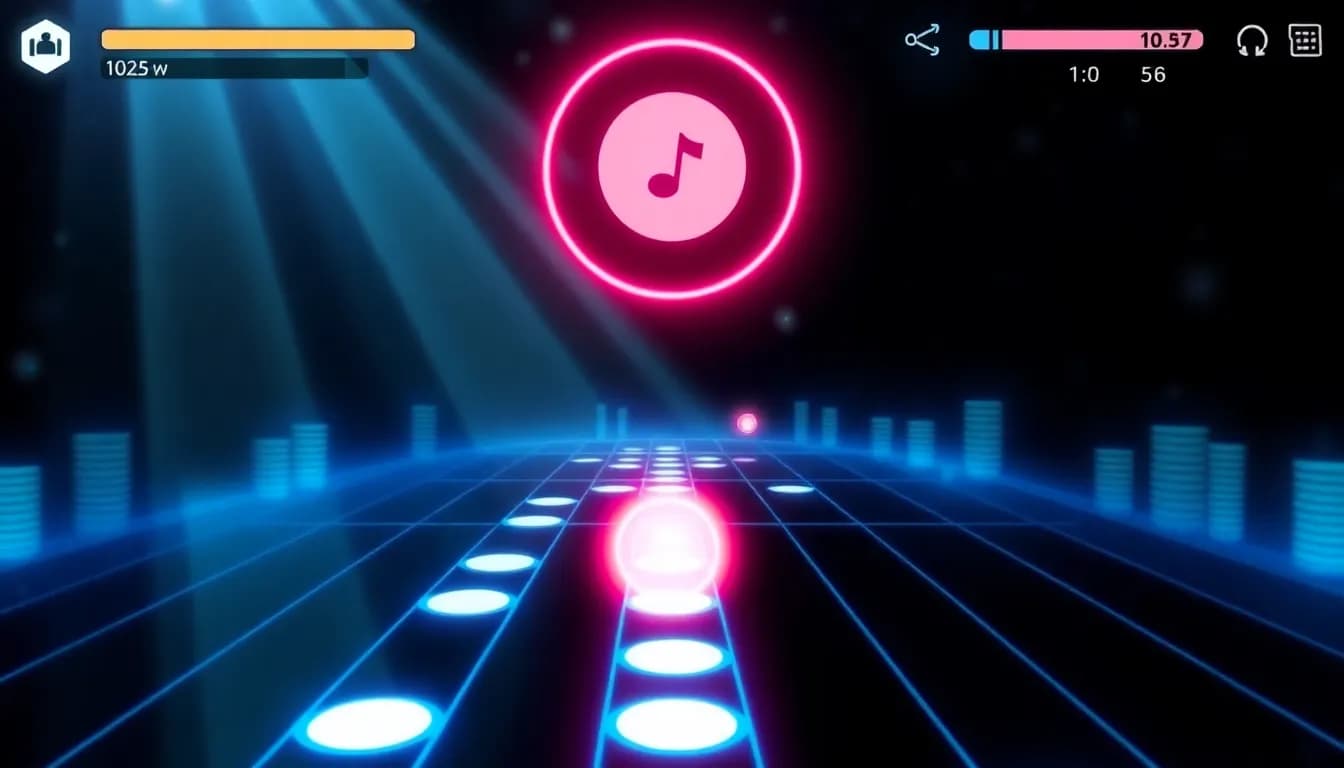This screenshot has width=1344, height=768.
Task: Click the 56 combo counter
Action: (x=1152, y=74)
